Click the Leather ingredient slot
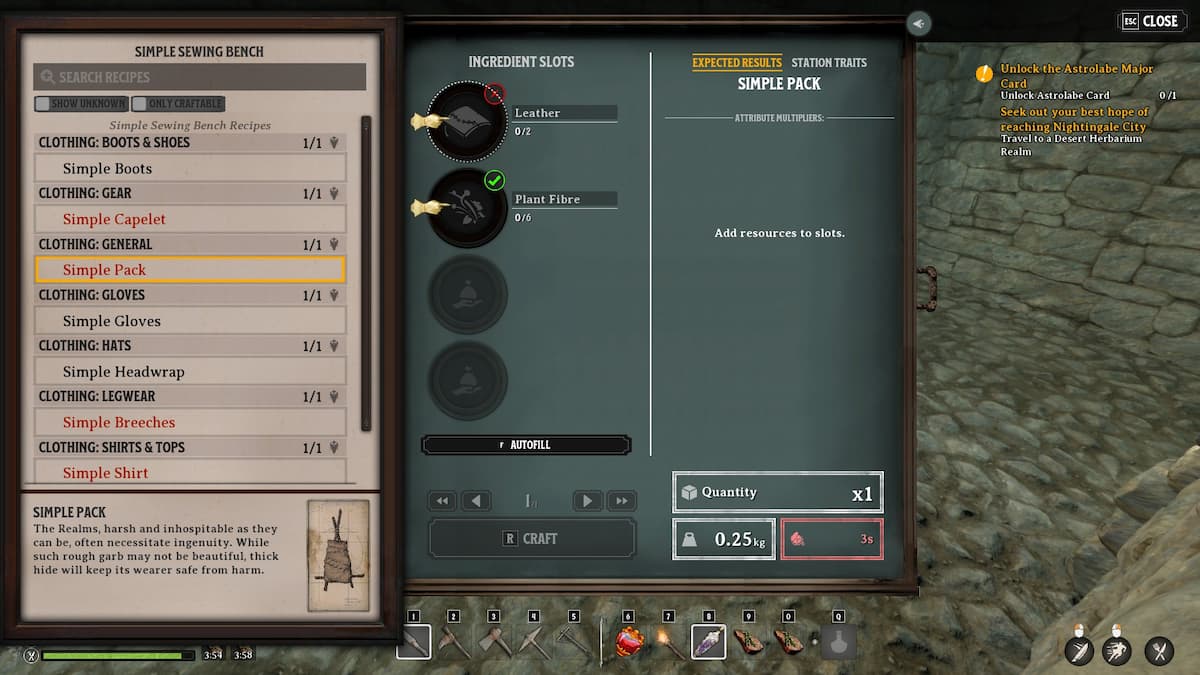Screen dimensions: 1200x675 [x=467, y=121]
